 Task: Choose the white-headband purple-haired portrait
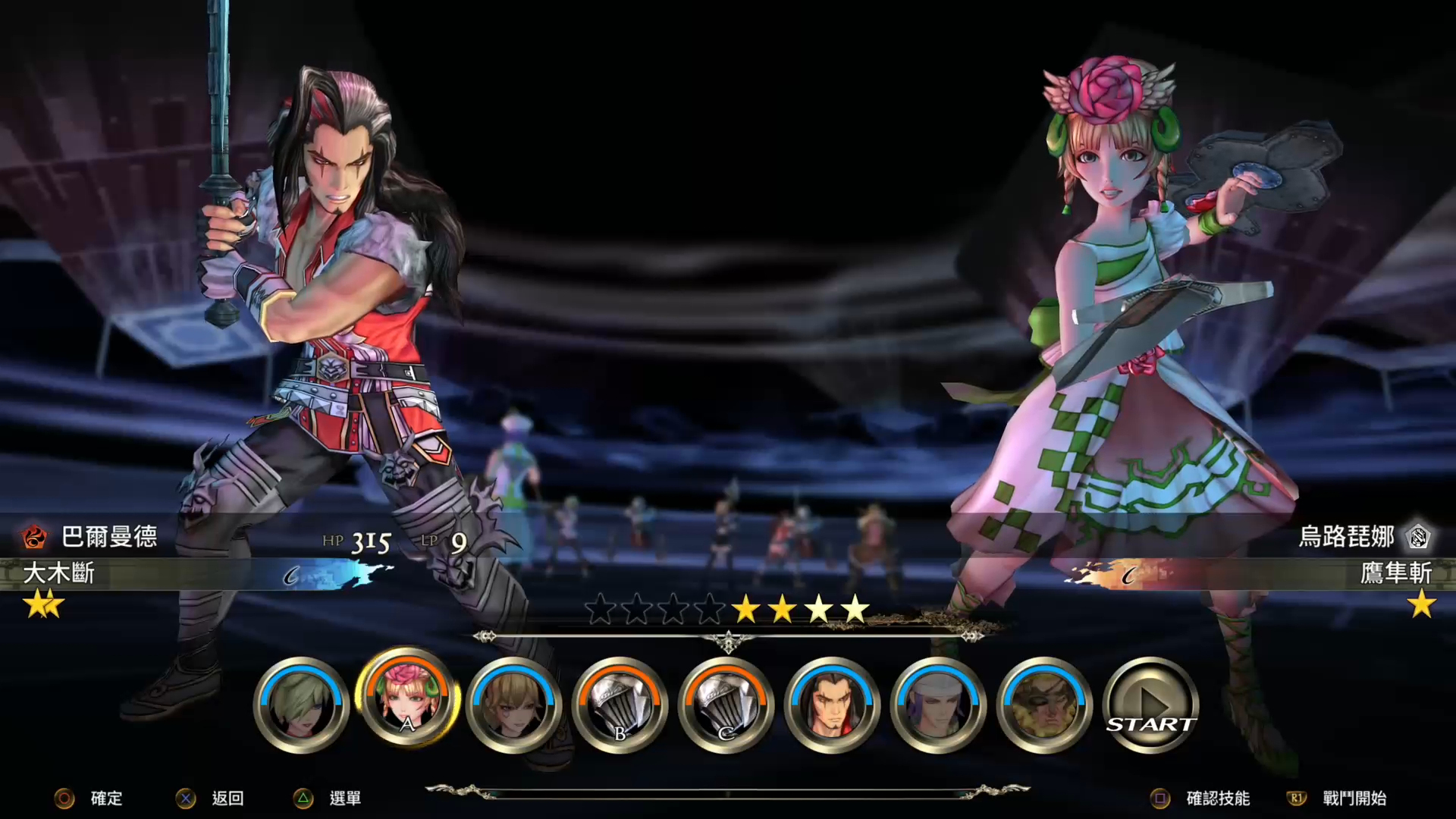[938, 706]
